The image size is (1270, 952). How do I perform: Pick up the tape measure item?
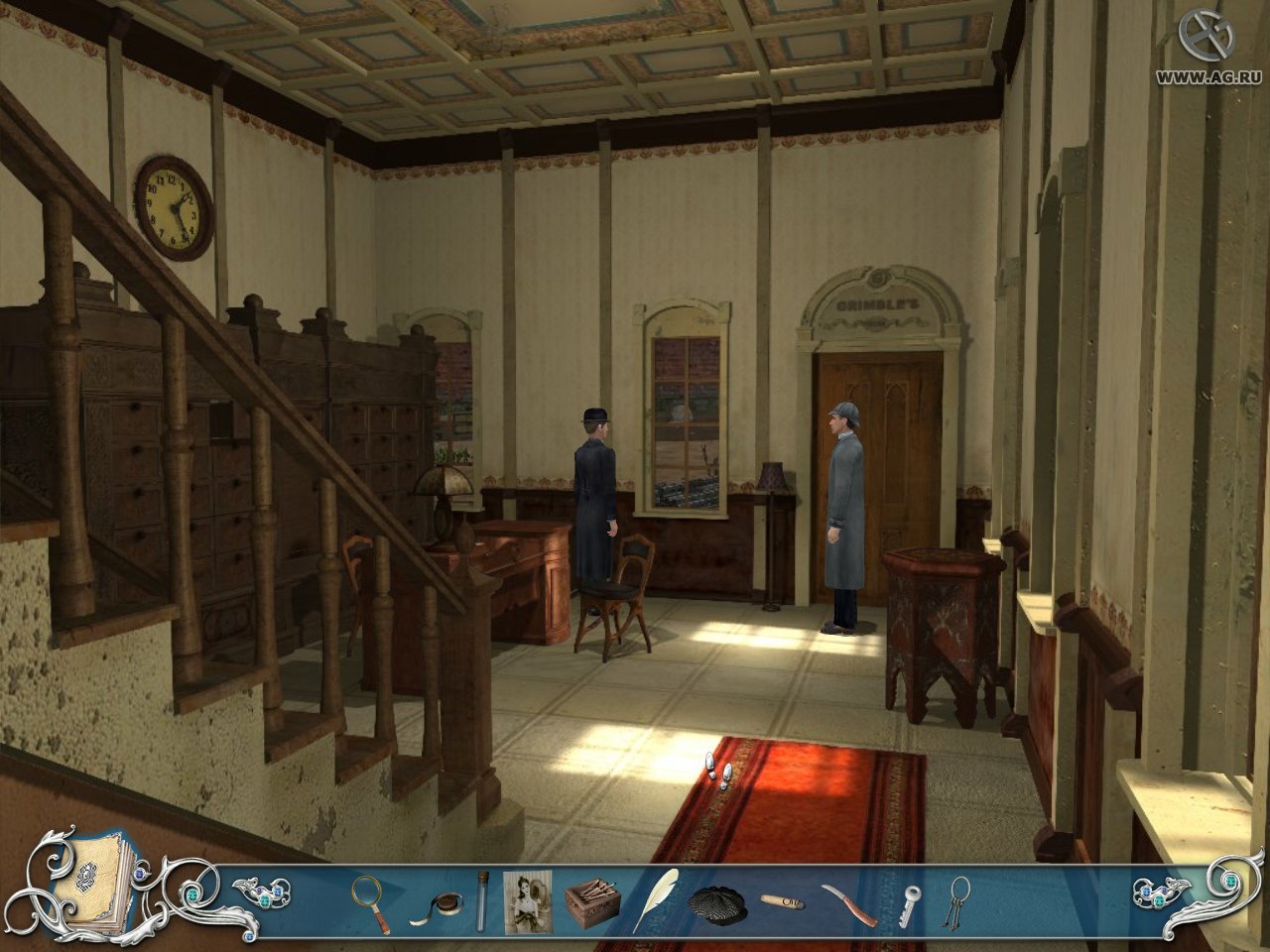(446, 900)
